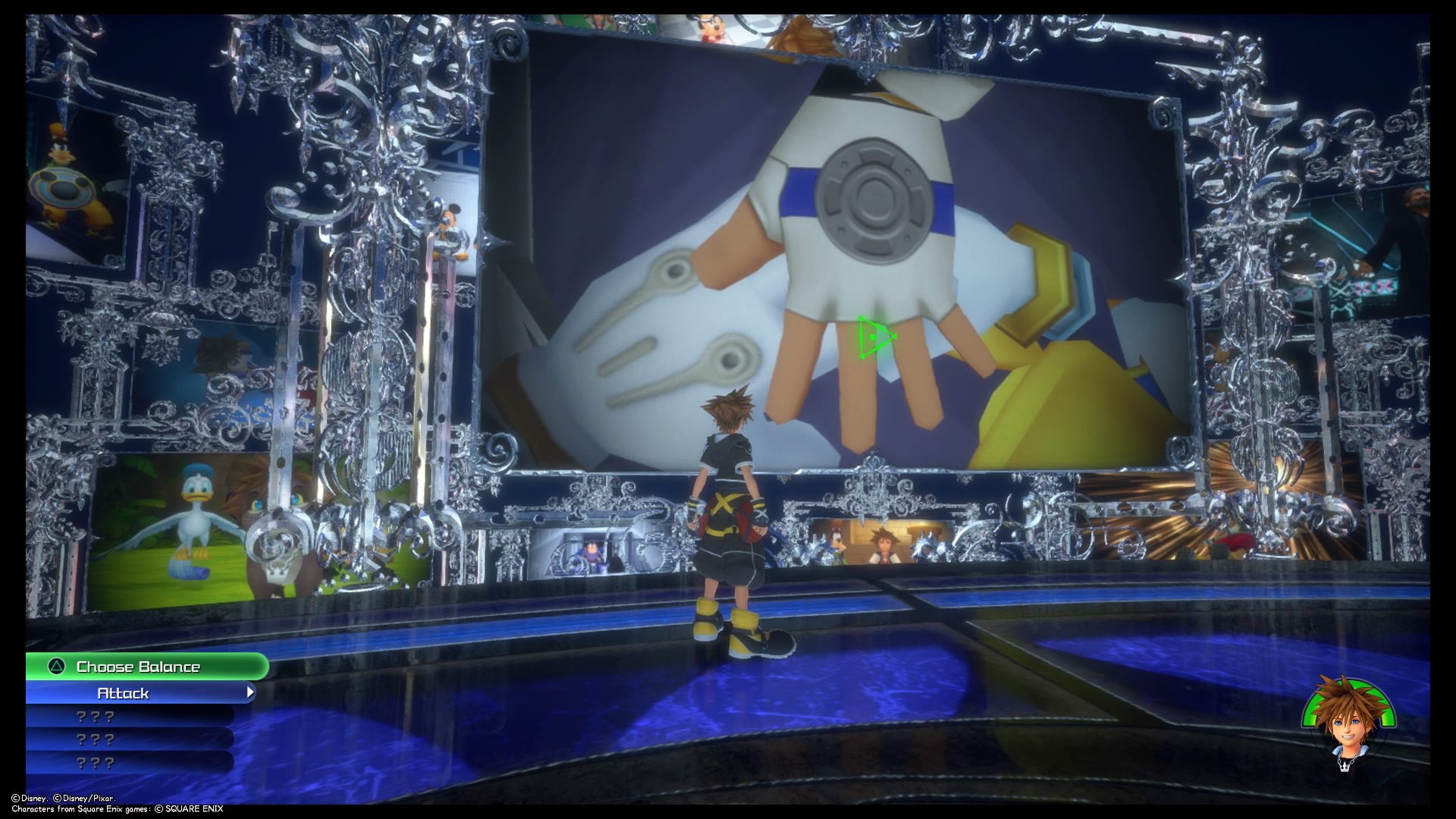The width and height of the screenshot is (1456, 819).
Task: Select the first ??? command slot
Action: (x=95, y=715)
